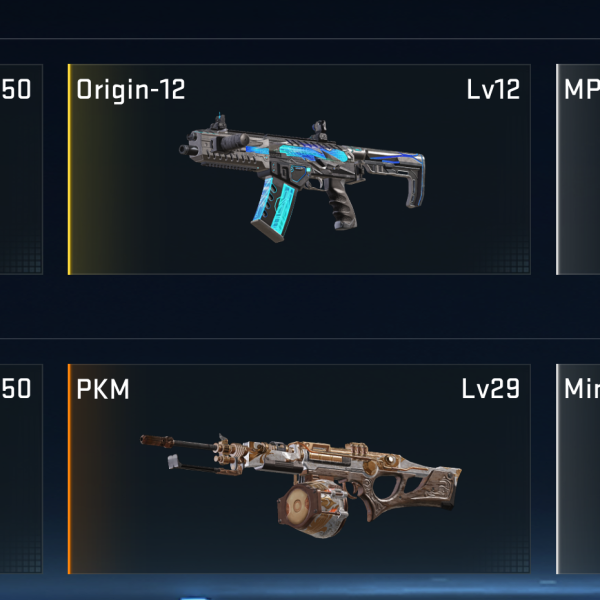Select the Origin-12 weapon card
The width and height of the screenshot is (600, 600).
(299, 170)
